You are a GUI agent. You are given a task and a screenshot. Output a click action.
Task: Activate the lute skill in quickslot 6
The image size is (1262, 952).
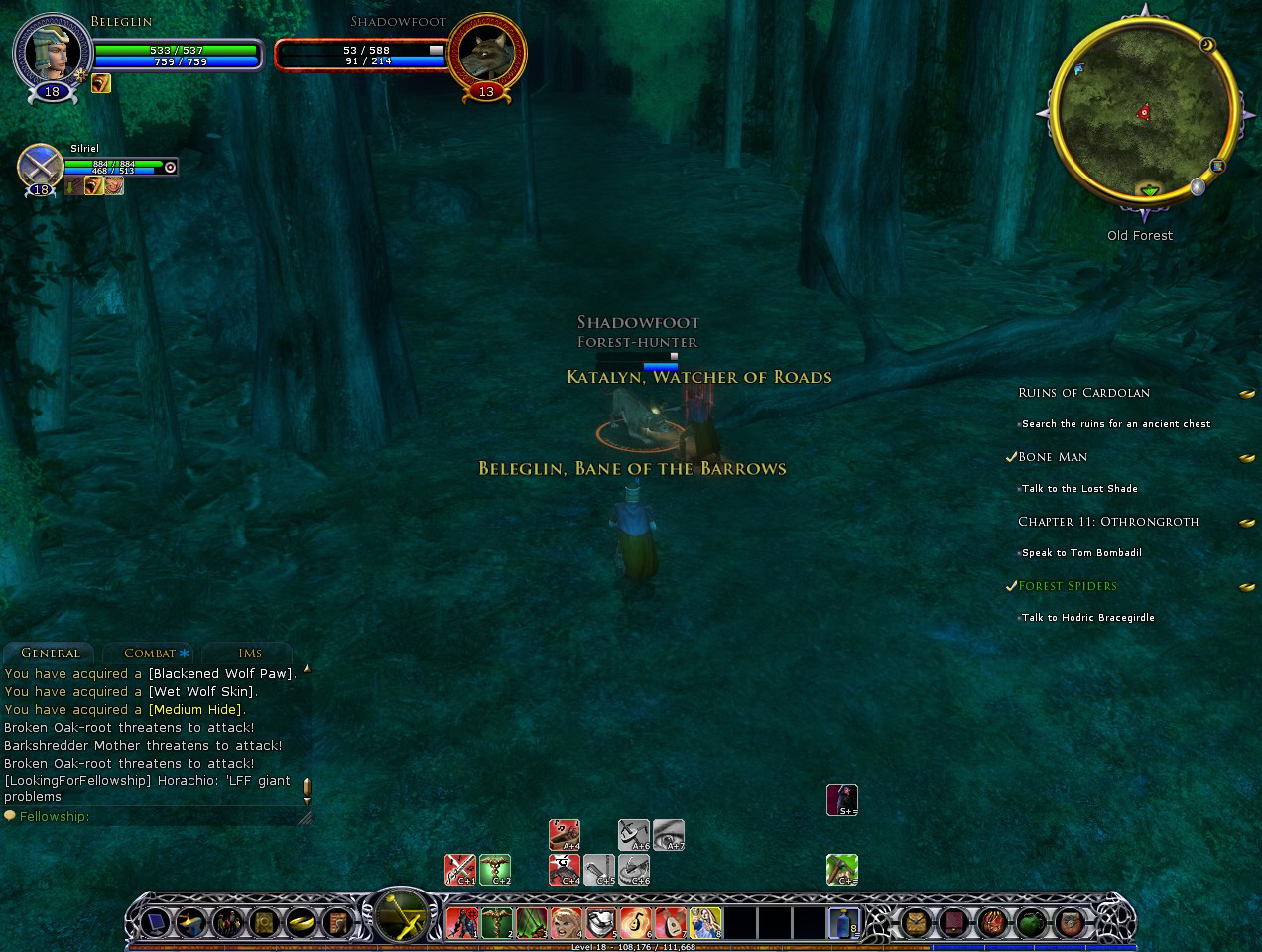click(635, 923)
